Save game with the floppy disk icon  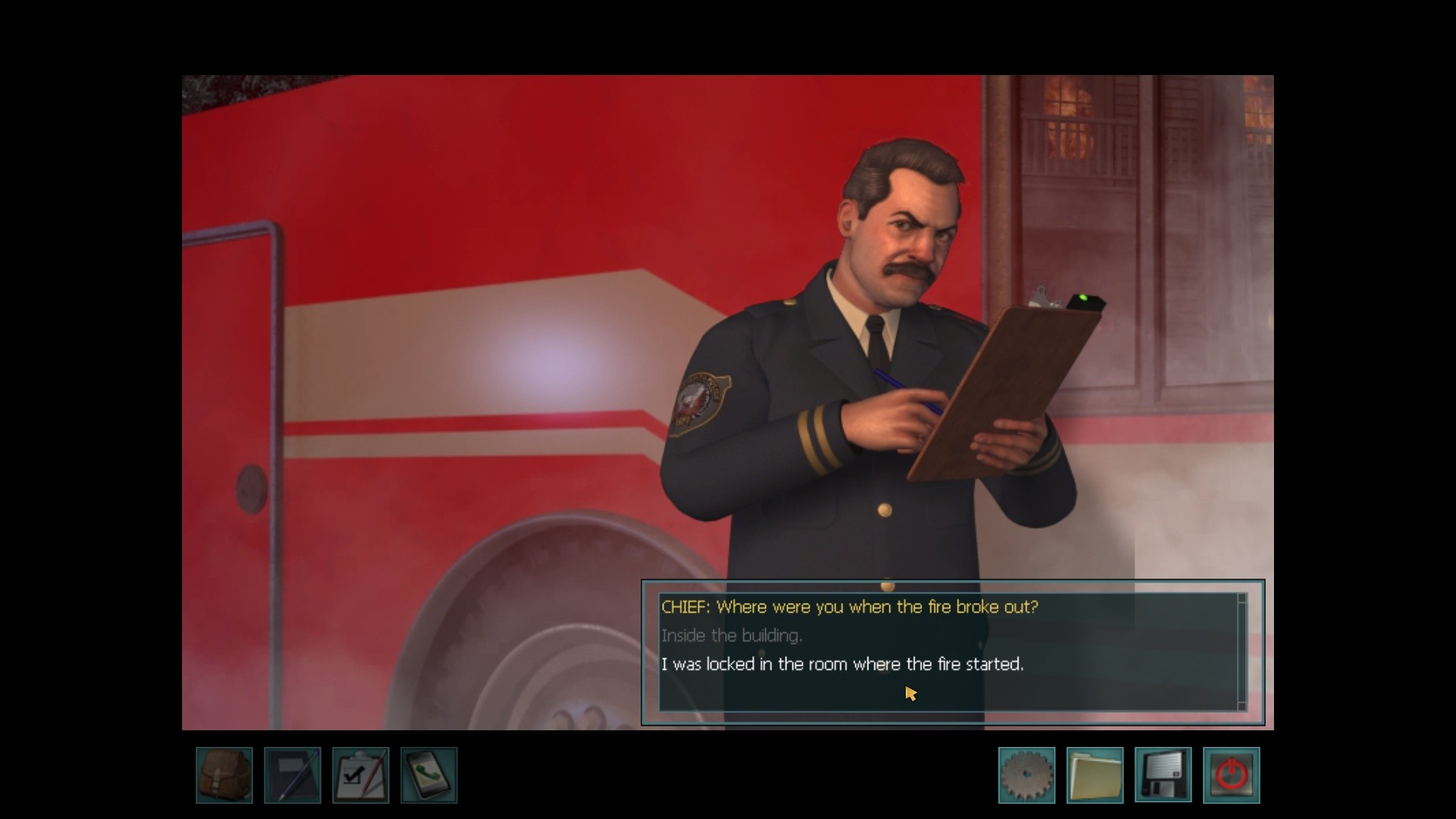click(1163, 775)
